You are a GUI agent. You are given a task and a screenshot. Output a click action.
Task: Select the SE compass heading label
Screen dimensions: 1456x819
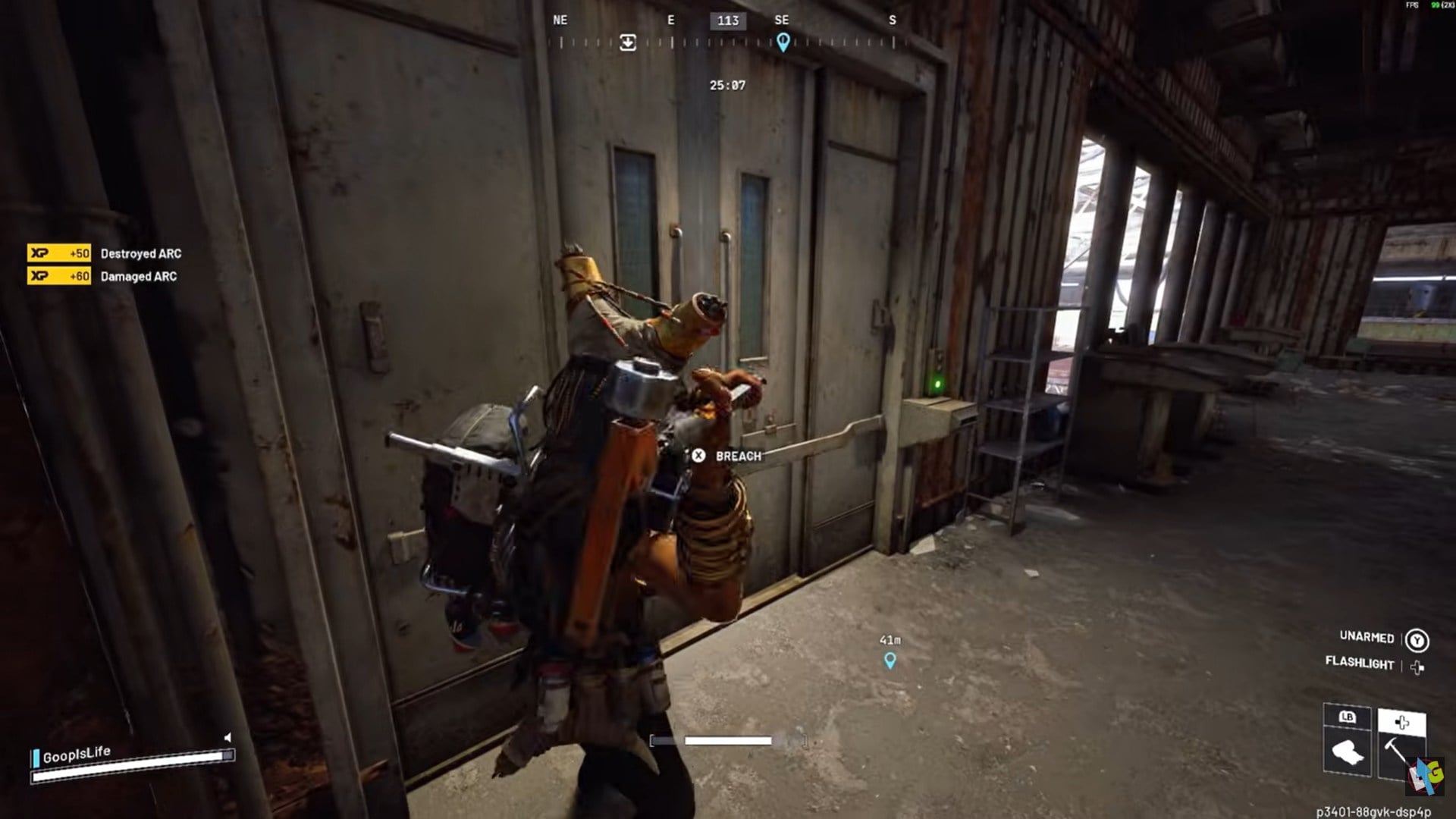point(783,20)
